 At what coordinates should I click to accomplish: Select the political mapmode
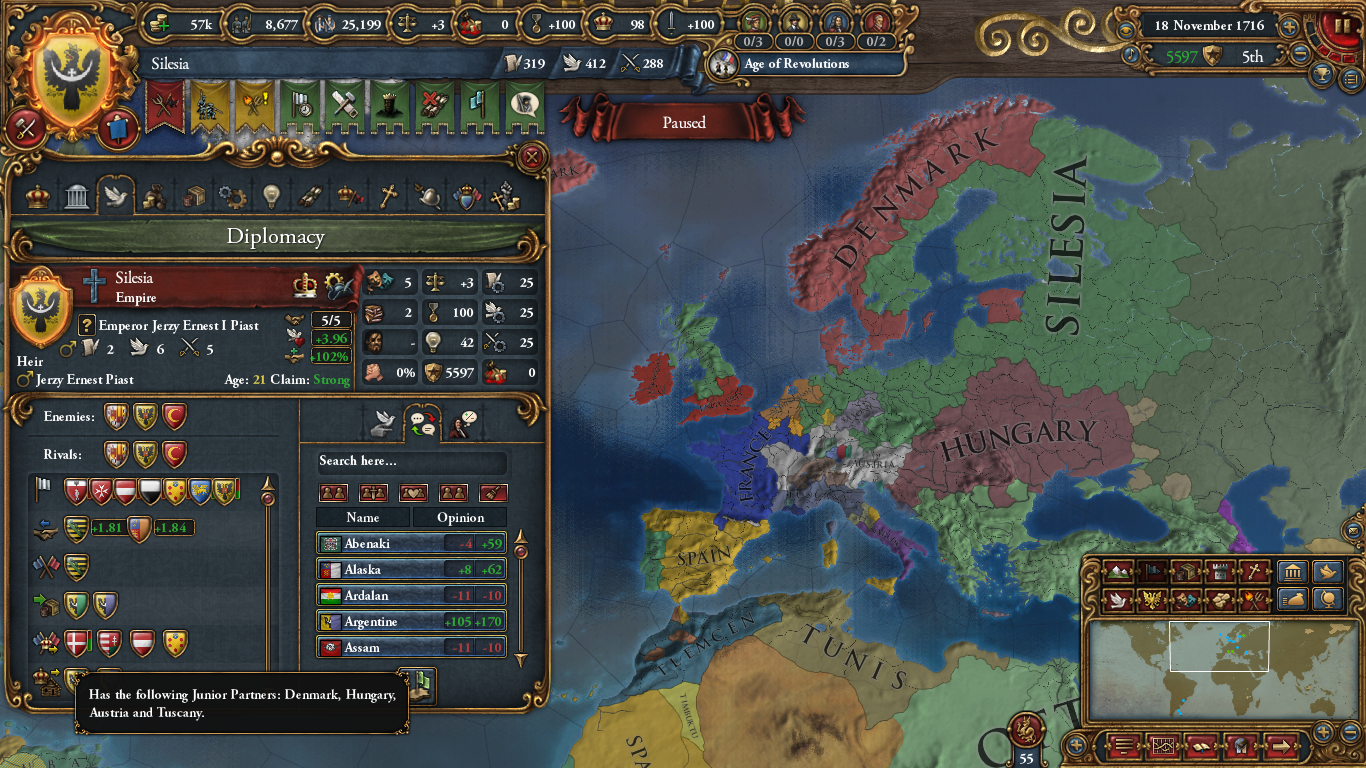(1152, 572)
